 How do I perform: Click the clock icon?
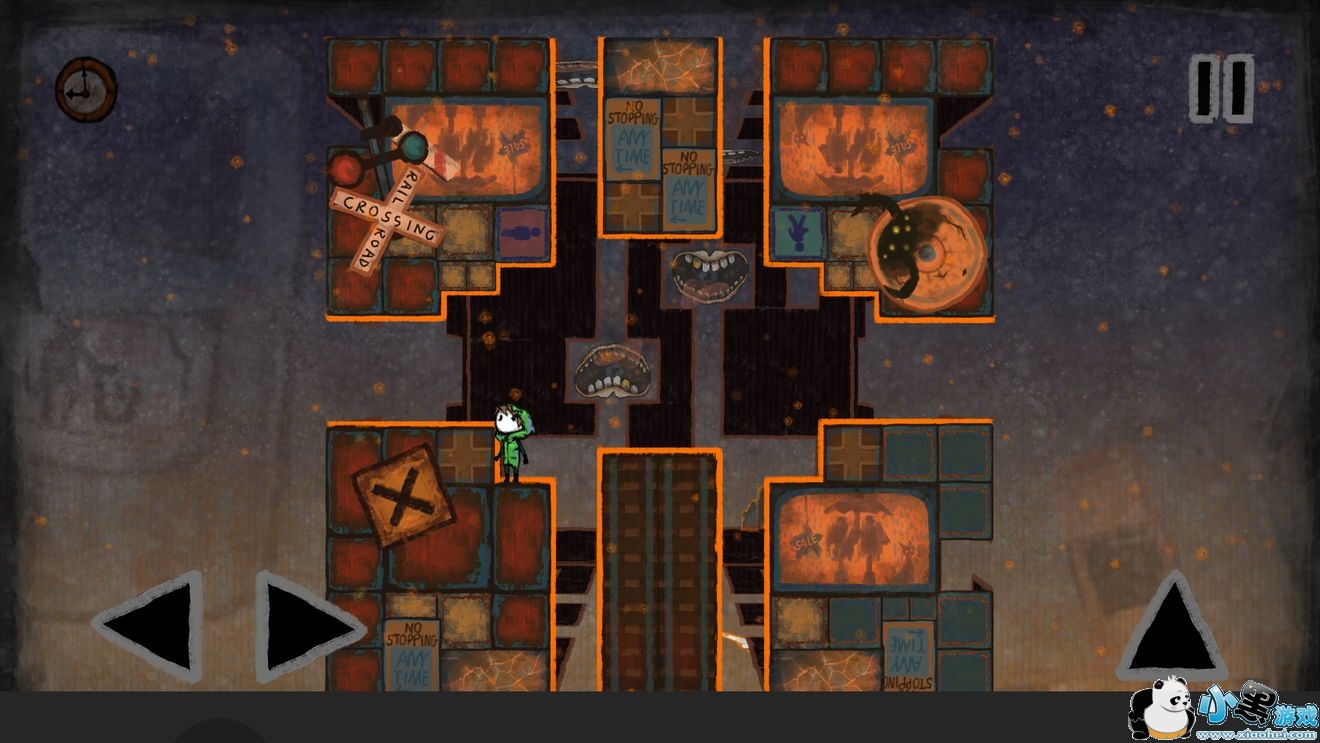coord(86,89)
